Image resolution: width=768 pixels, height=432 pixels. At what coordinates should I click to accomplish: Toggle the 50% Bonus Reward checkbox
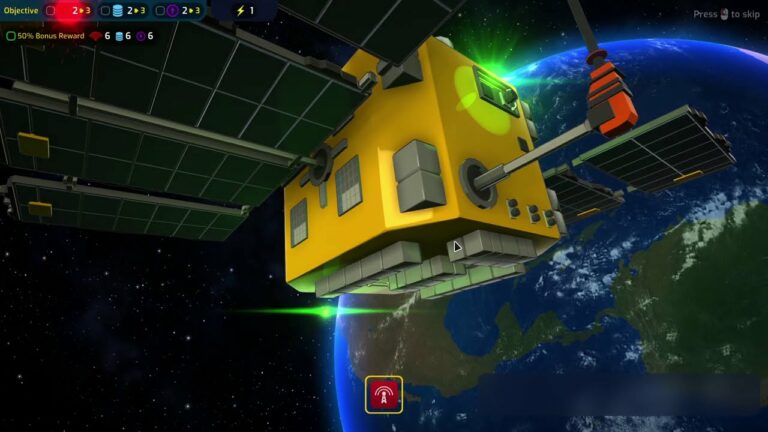pos(11,36)
